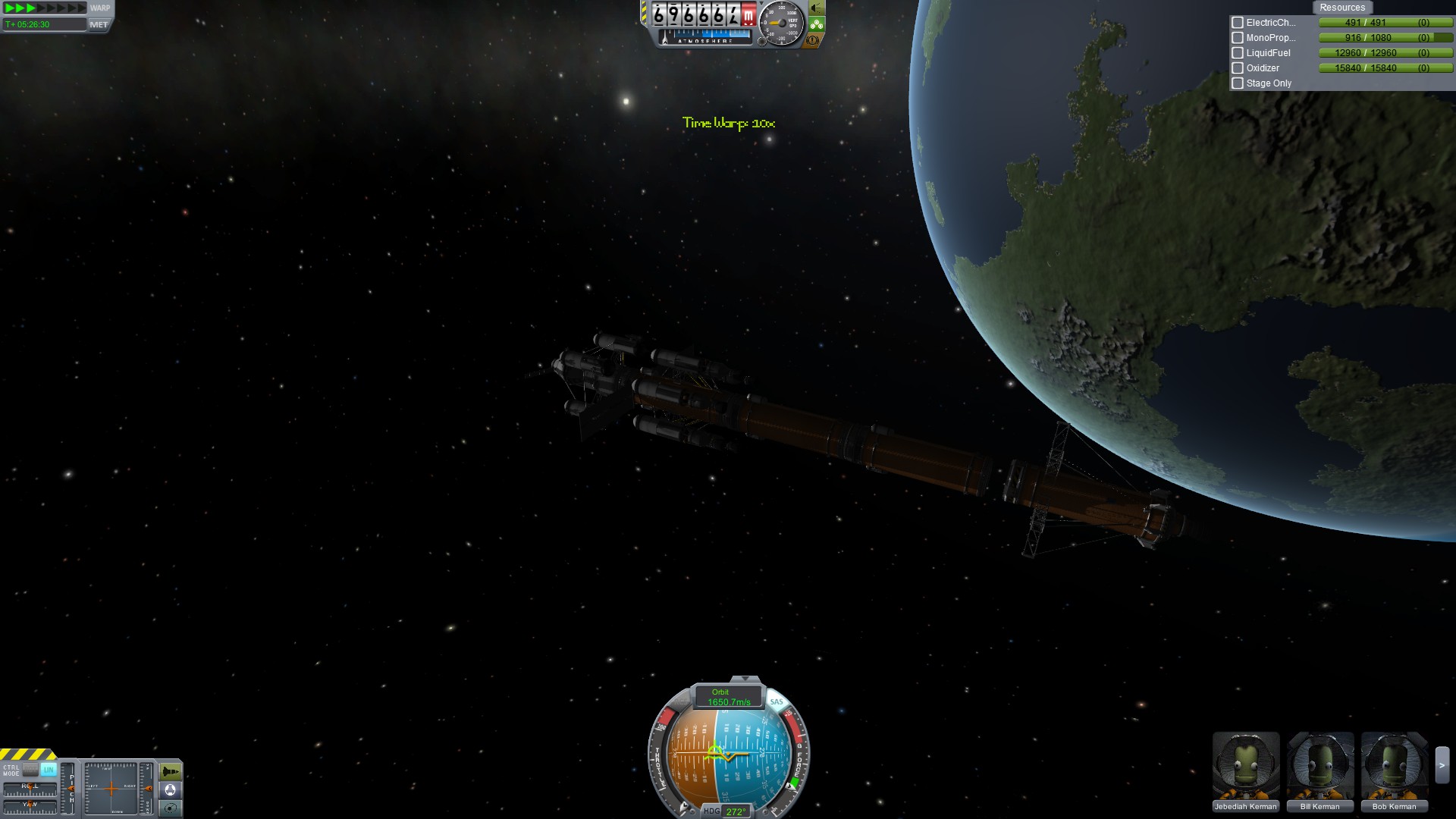
Task: Open the docking controls mode button
Action: coord(171,790)
